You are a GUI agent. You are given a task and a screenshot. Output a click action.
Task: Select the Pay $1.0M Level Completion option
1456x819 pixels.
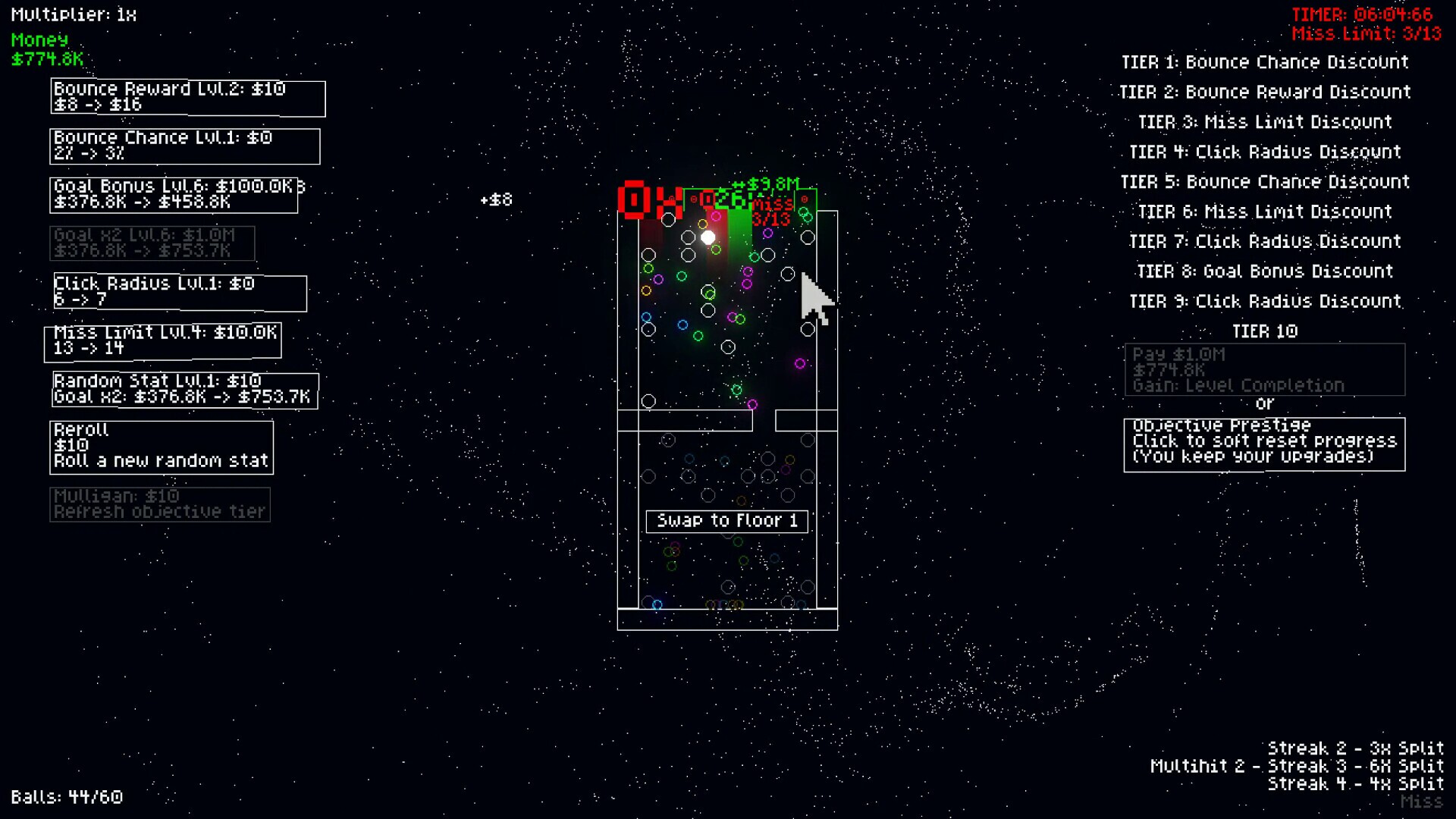pyautogui.click(x=1263, y=369)
